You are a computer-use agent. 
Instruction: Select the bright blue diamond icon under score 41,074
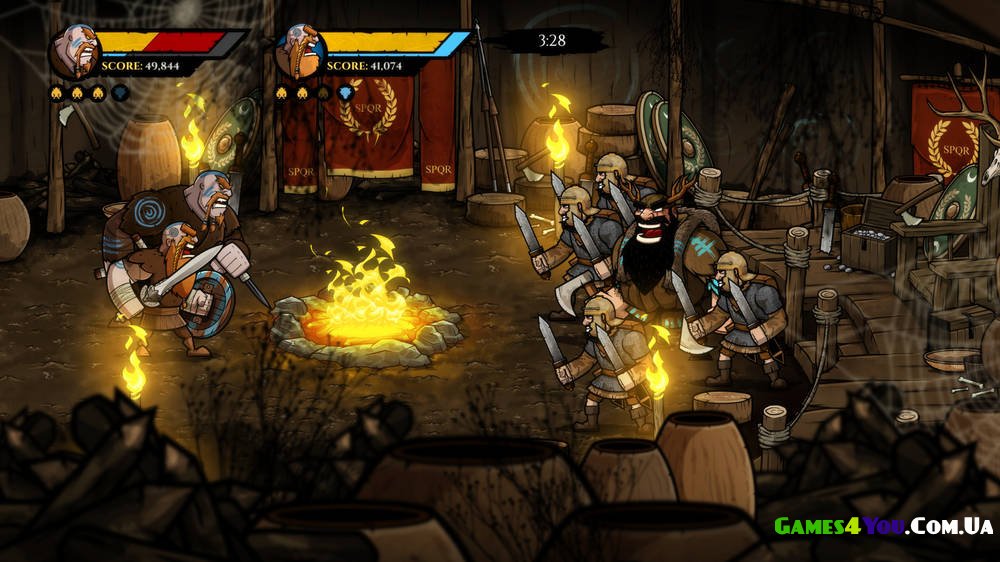click(x=345, y=93)
